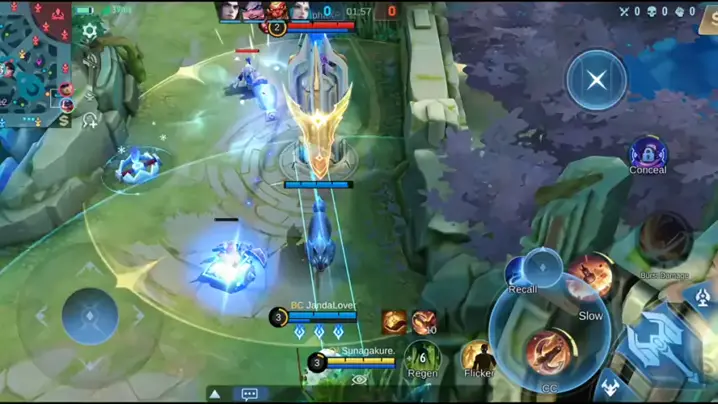This screenshot has width=718, height=404.
Task: Cast the CC skill
Action: click(549, 352)
